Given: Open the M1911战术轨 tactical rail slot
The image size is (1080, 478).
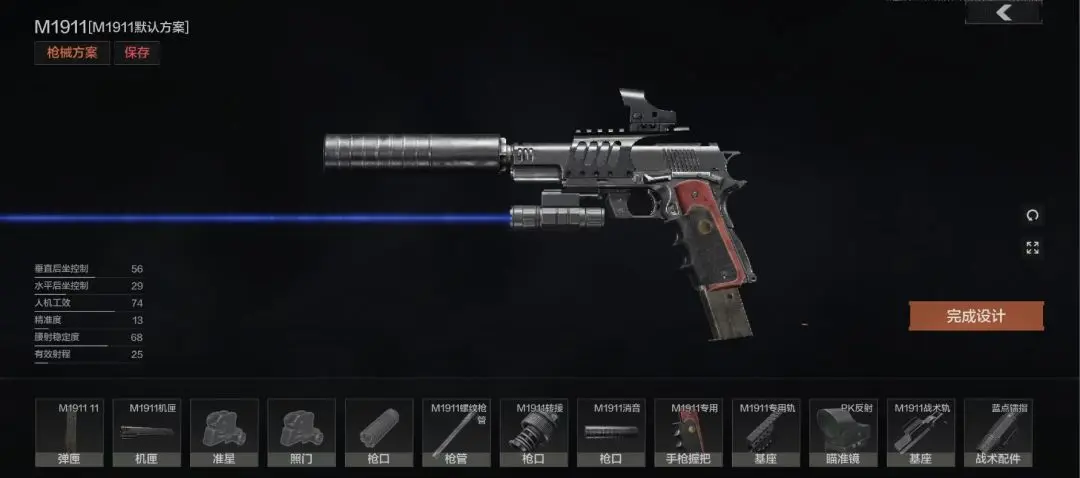Looking at the screenshot, I should (921, 433).
